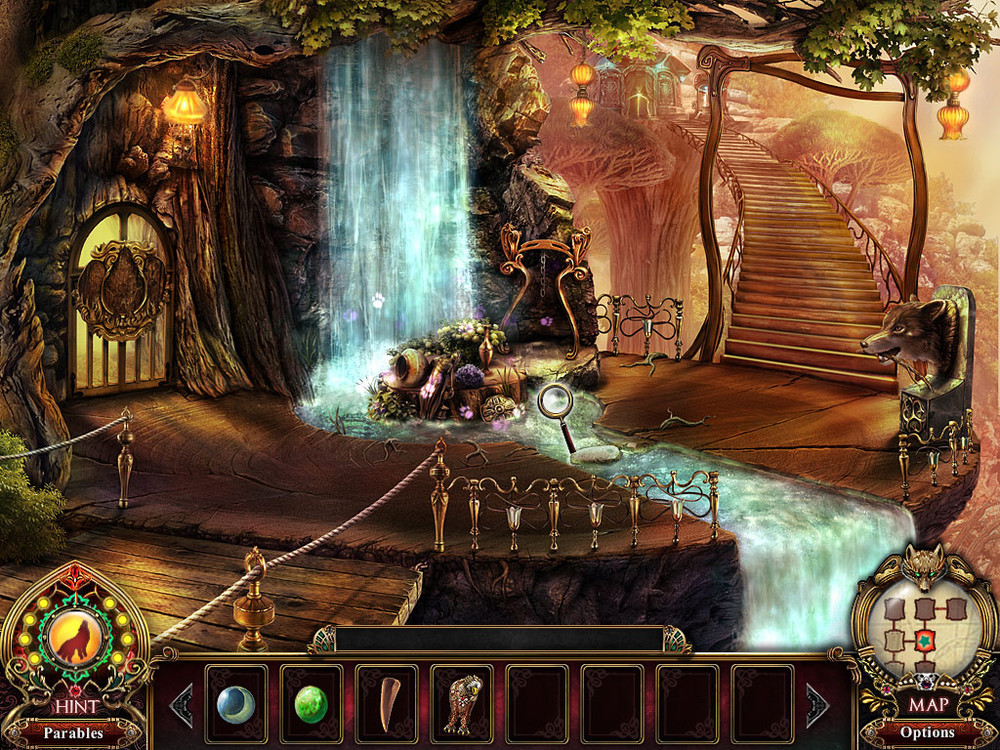The image size is (1000, 750).
Task: Open the Options menu
Action: click(927, 733)
